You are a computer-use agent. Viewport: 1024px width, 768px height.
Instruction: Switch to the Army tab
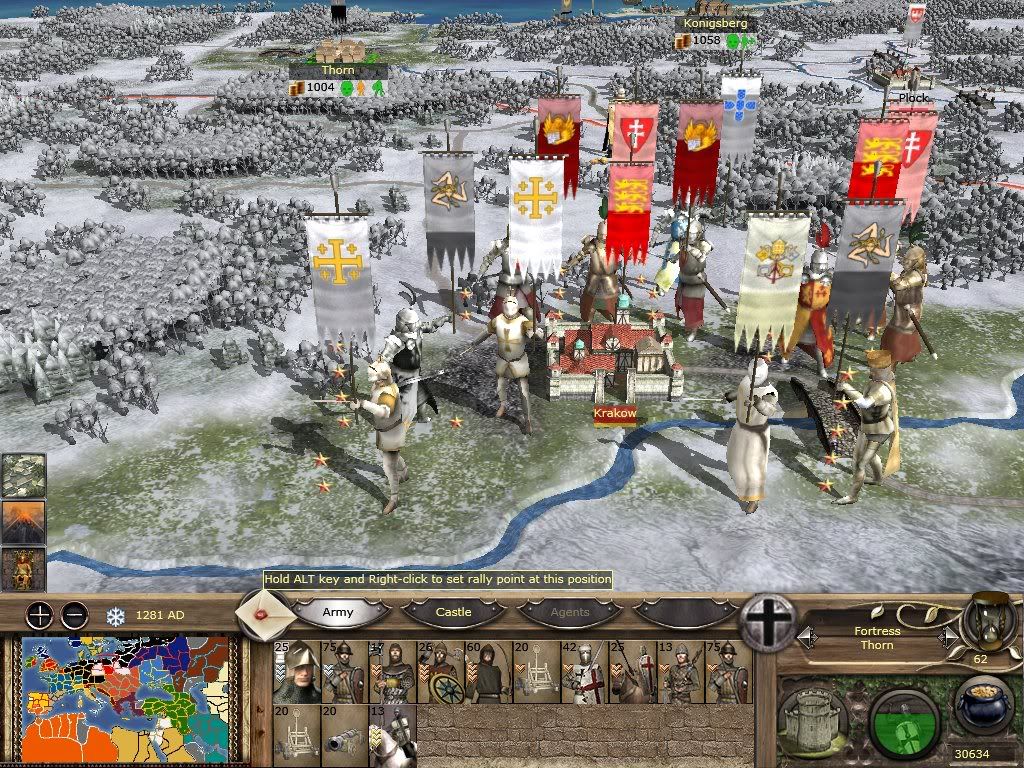[x=338, y=612]
